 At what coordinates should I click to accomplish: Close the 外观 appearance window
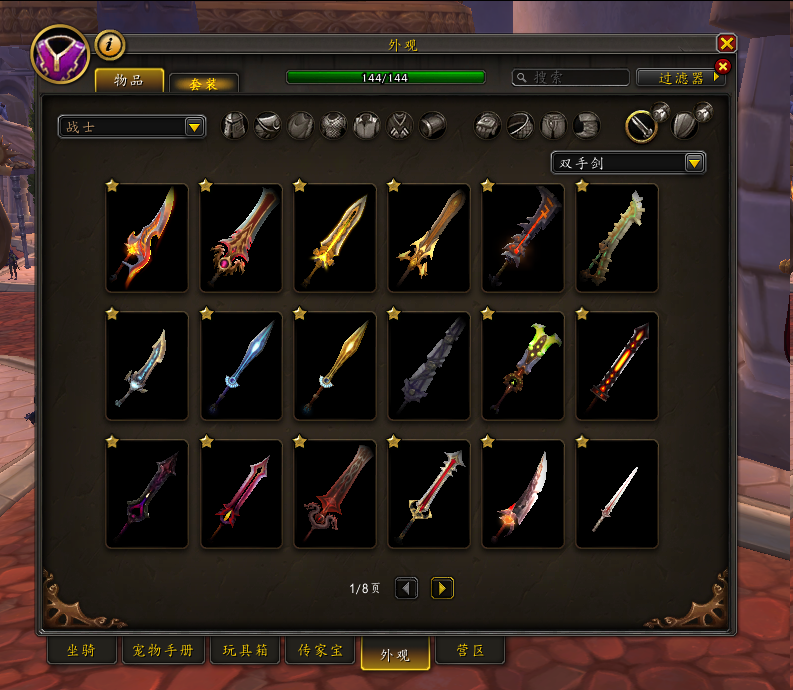(727, 43)
